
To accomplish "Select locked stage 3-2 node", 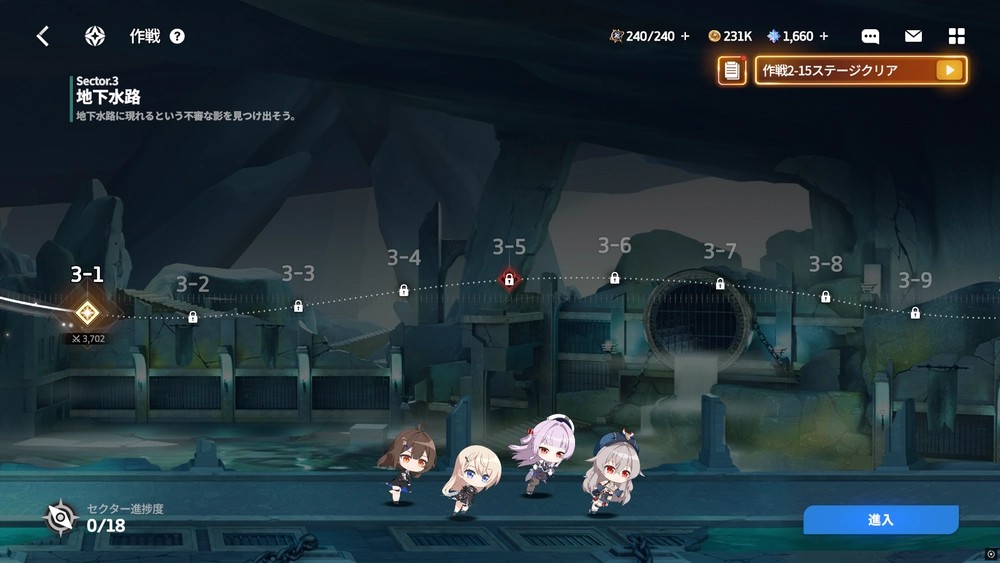I will [193, 317].
